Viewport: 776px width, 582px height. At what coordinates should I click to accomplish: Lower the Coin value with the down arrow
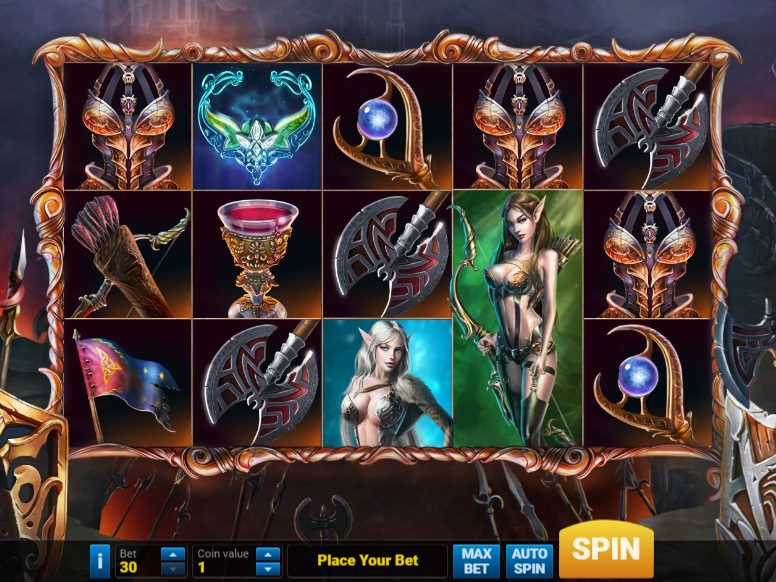(x=267, y=568)
